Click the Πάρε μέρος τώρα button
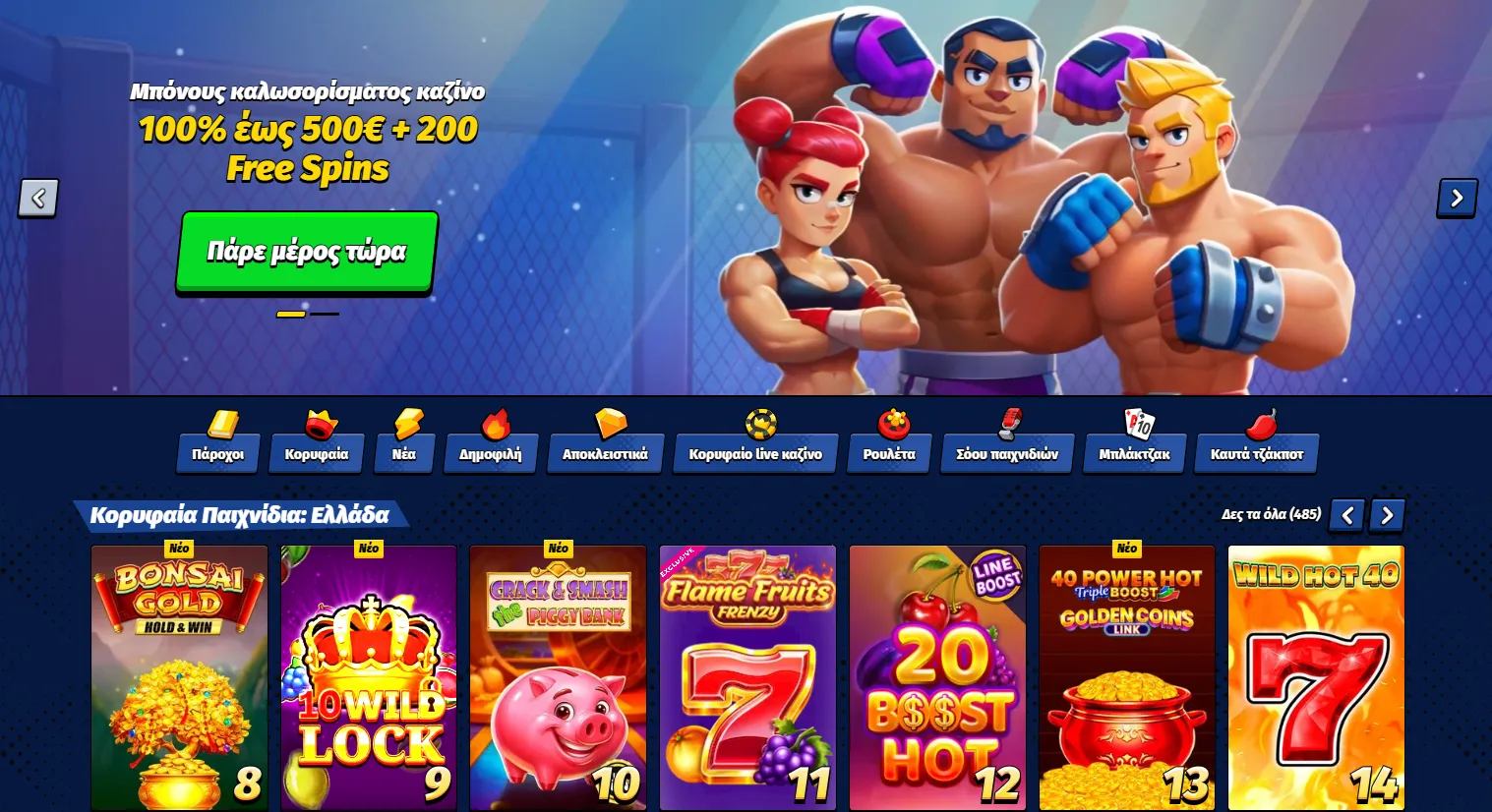The width and height of the screenshot is (1492, 812). (x=305, y=252)
